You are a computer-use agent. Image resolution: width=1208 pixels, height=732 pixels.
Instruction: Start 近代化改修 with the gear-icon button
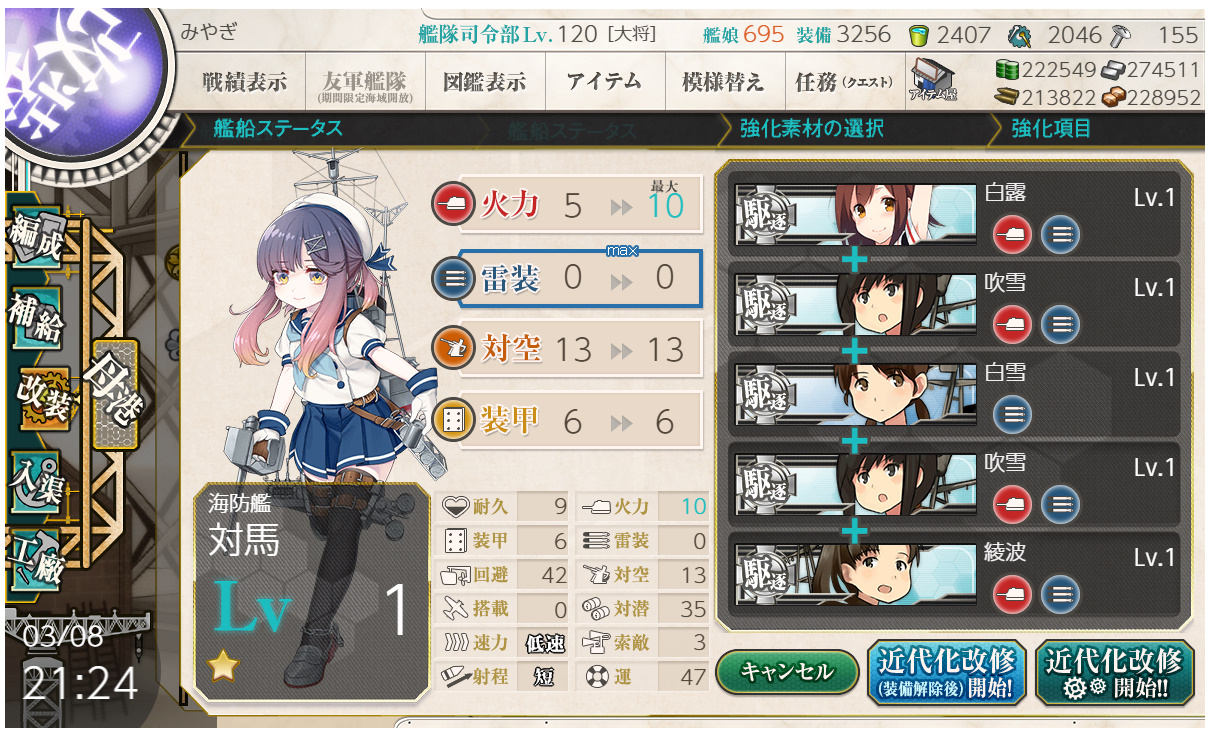tap(1114, 672)
